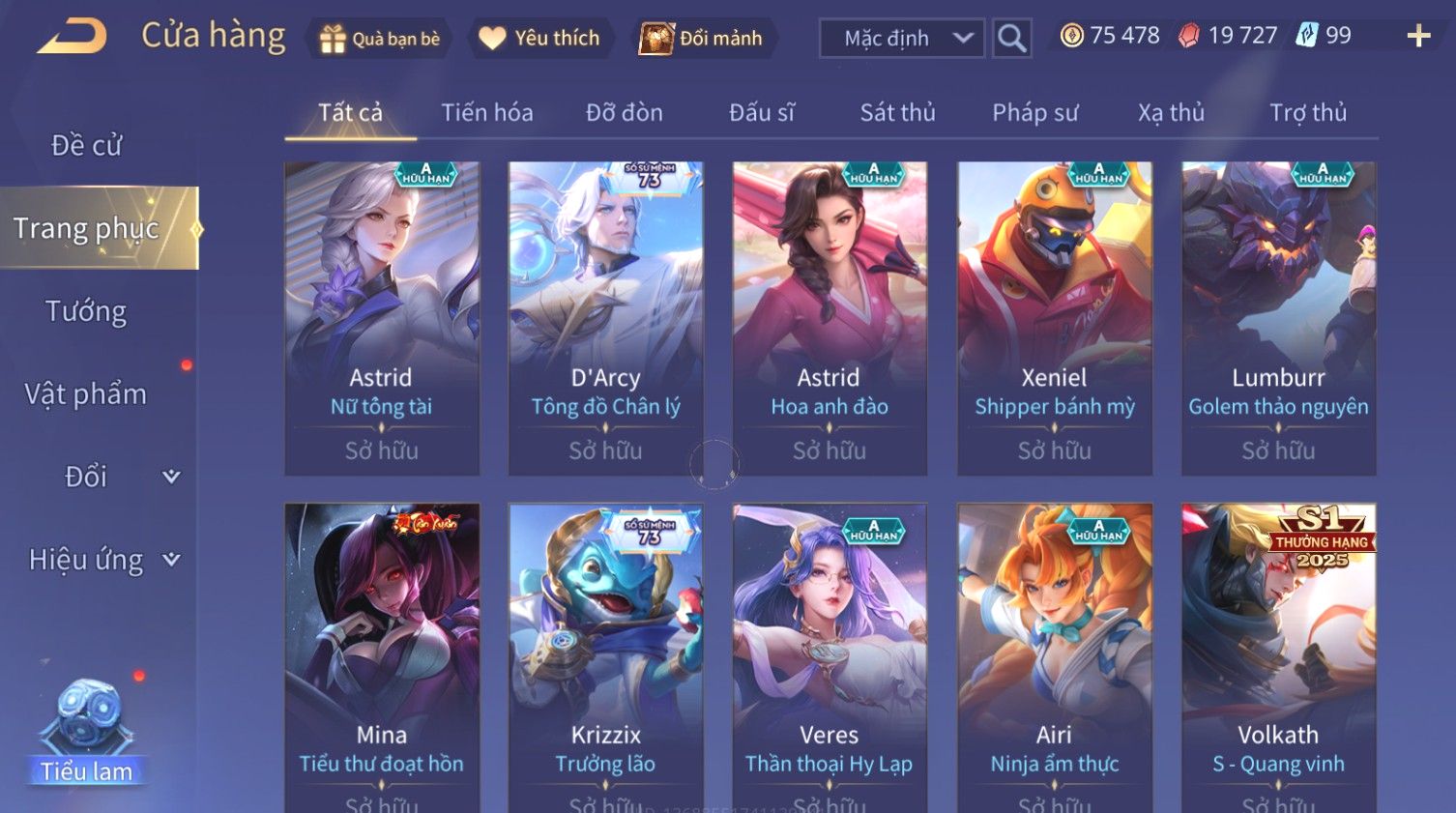Go to the Tướng shop section
Screen dimensions: 1456x813
point(87,311)
